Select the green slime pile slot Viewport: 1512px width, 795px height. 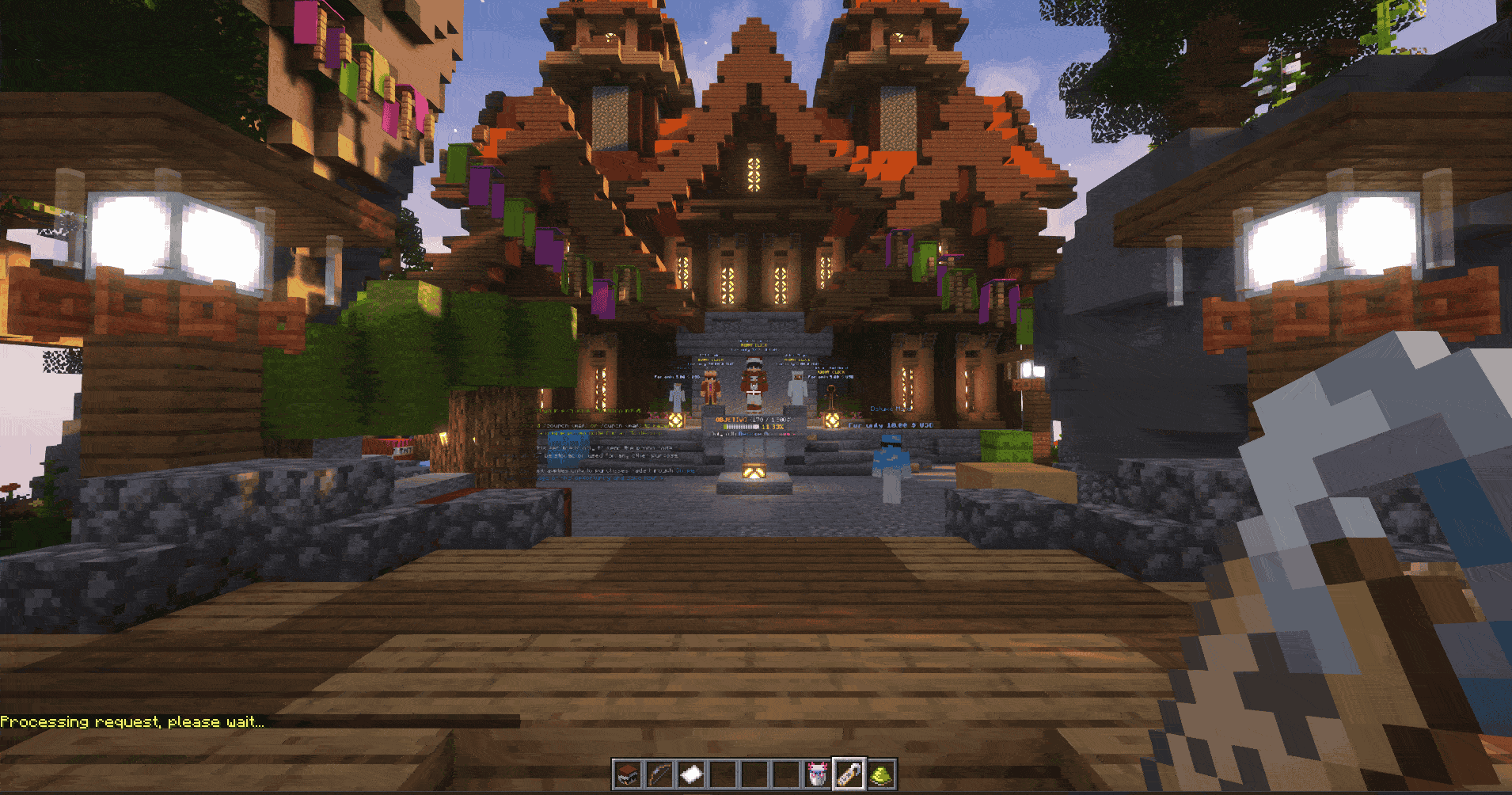(880, 774)
